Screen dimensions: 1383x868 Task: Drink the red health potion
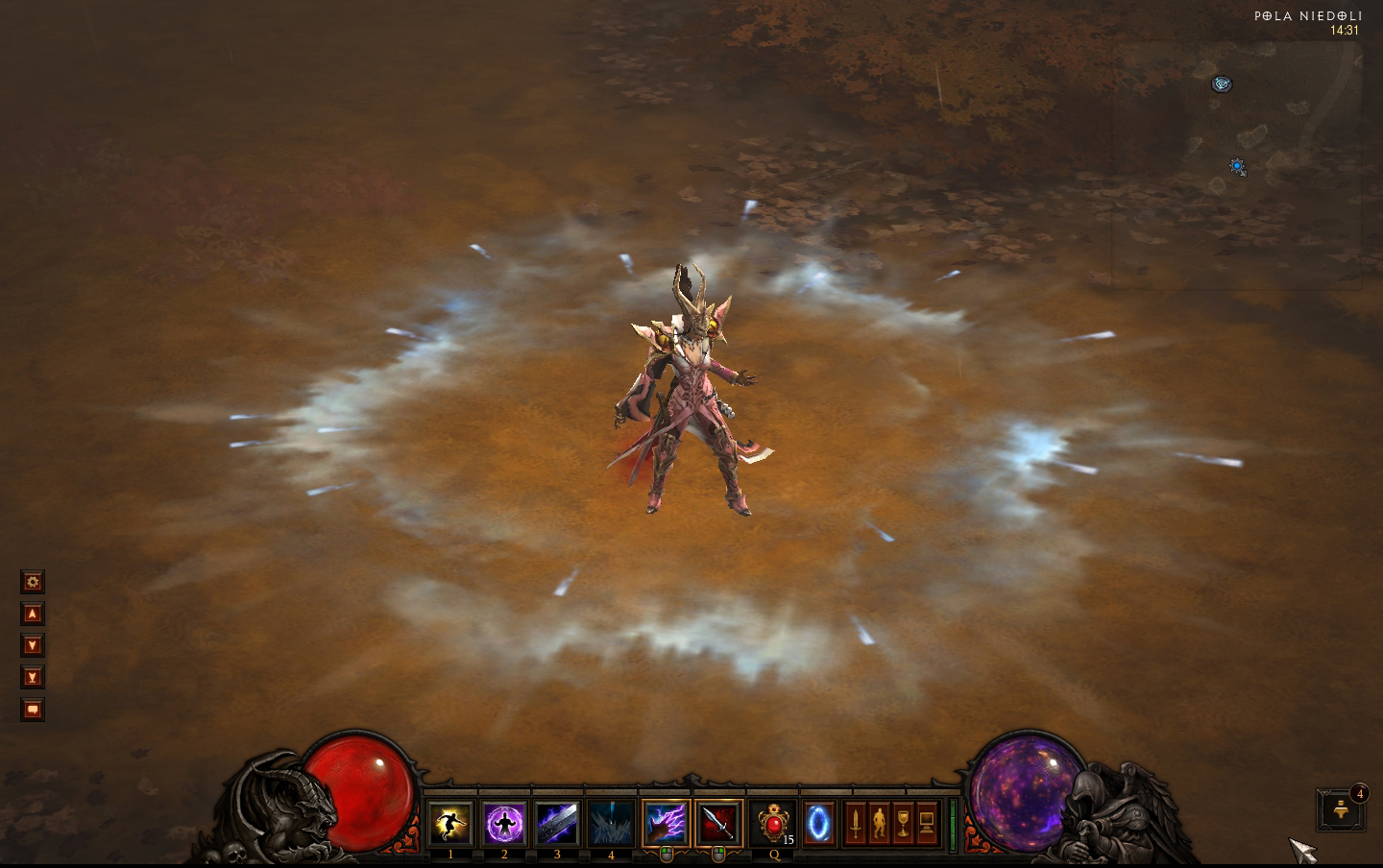point(773,823)
